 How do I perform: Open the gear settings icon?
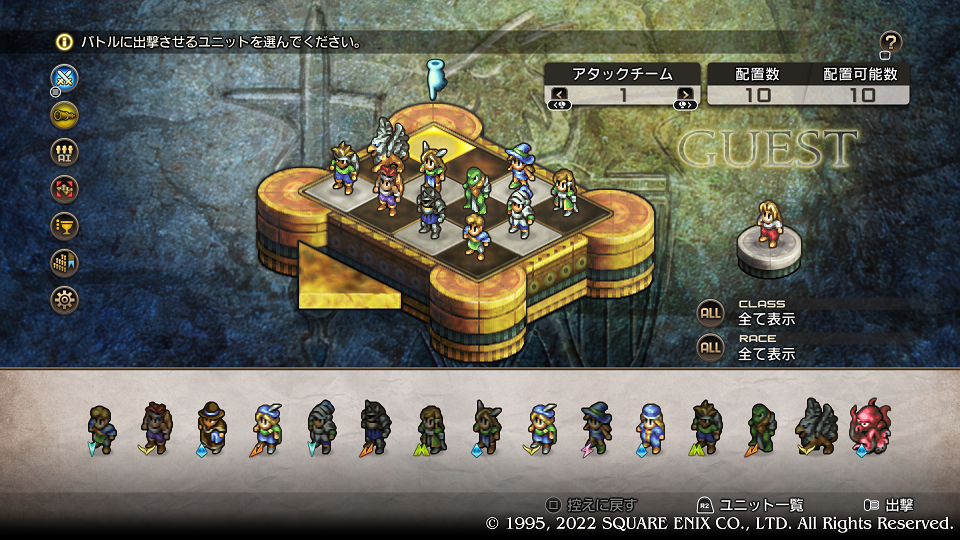coord(64,299)
